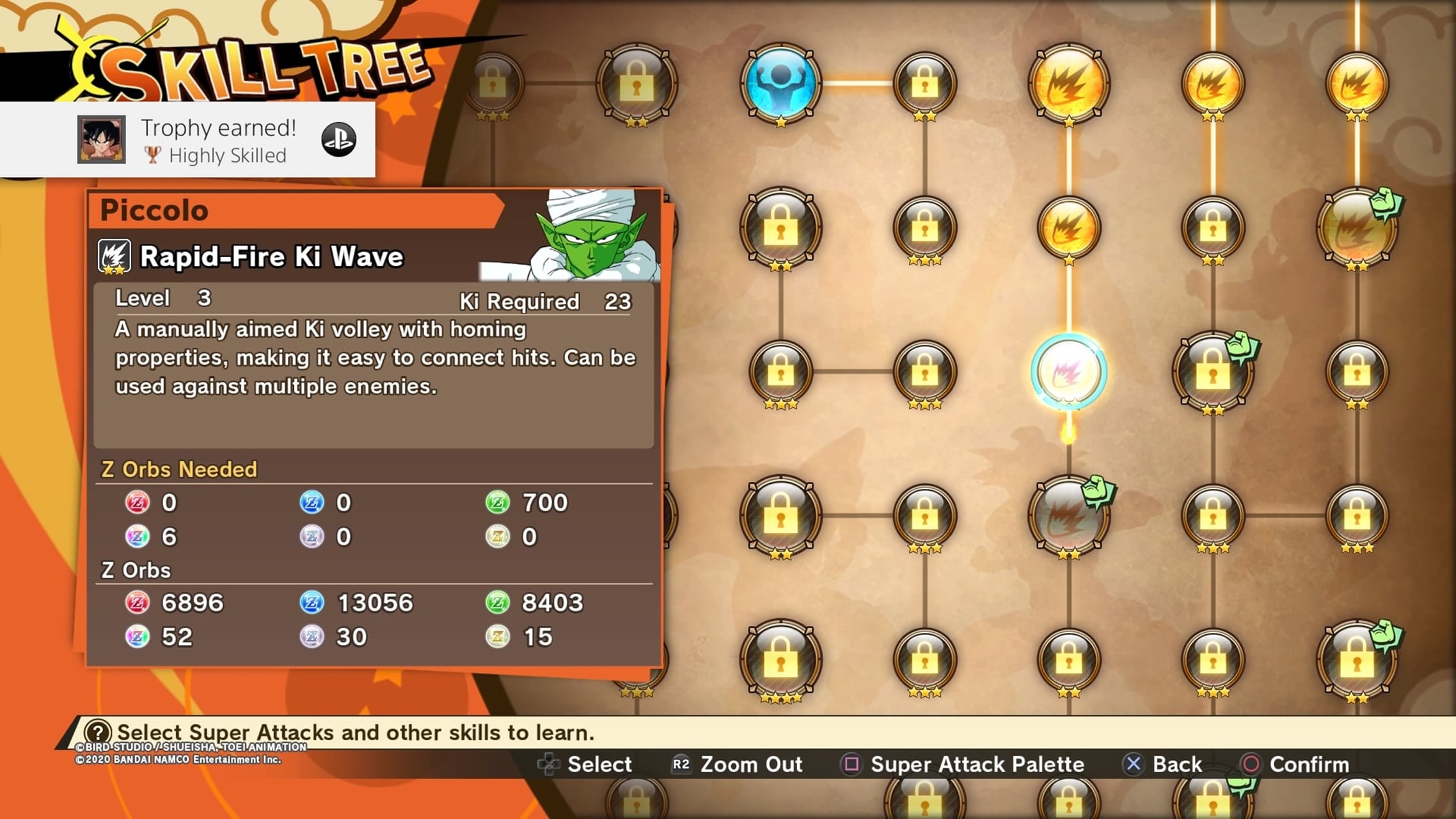
Task: Select the greyed ki blast node below the highlighted skill
Action: tap(1068, 516)
